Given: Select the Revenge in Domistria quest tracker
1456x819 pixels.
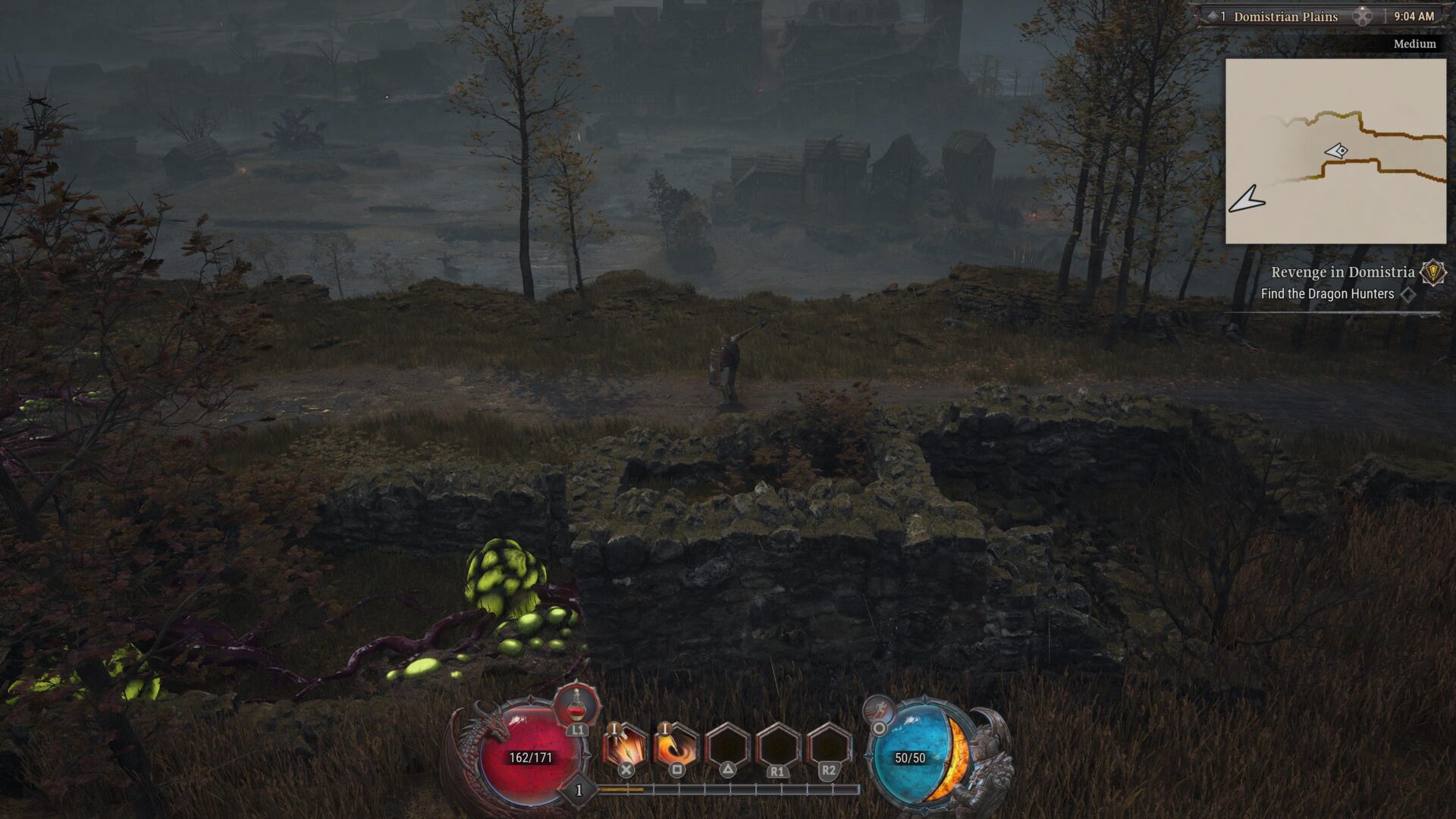Looking at the screenshot, I should coord(1342,272).
